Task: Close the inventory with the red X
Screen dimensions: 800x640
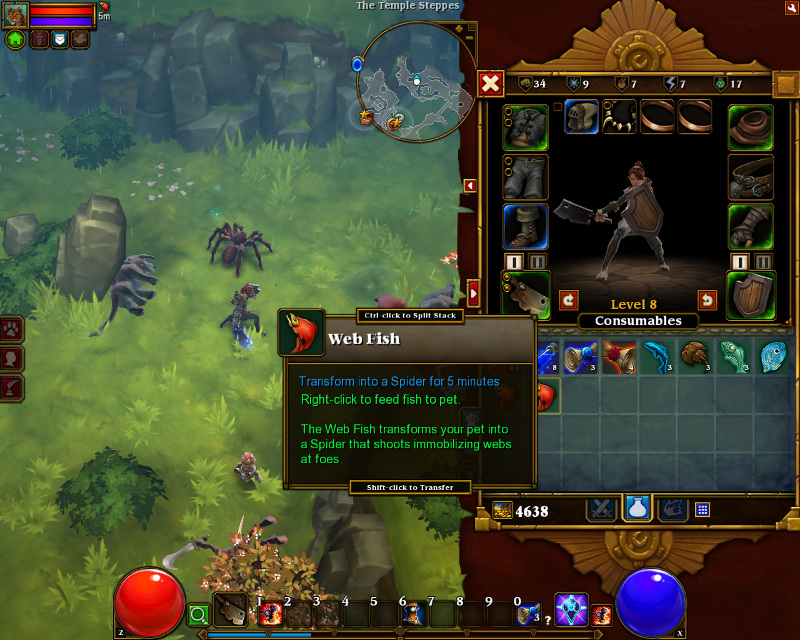Action: [x=490, y=84]
